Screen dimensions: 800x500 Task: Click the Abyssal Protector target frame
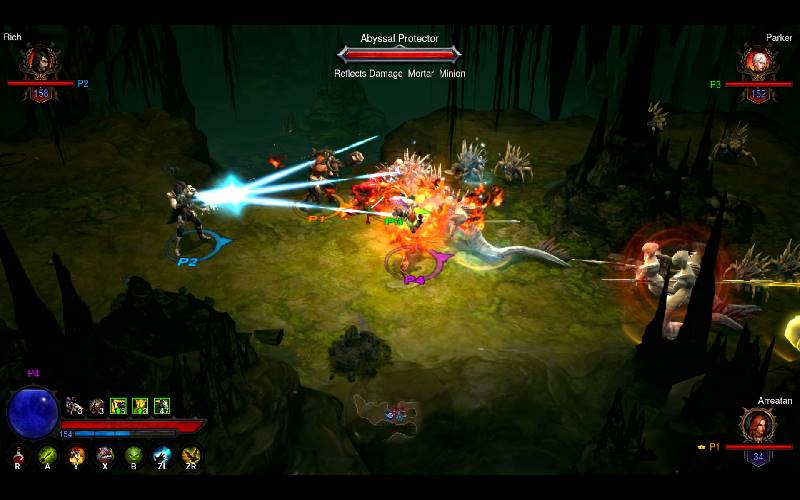[399, 52]
